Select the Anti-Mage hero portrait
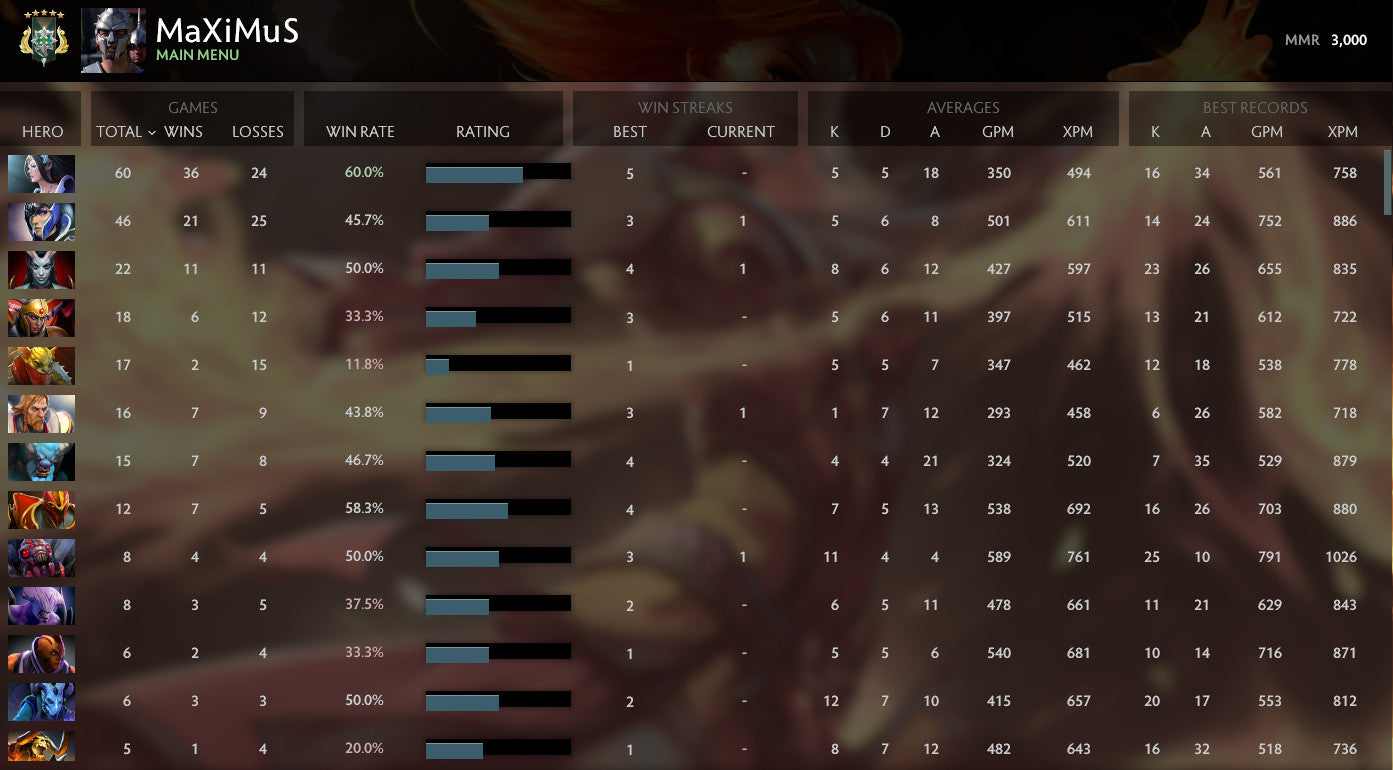1393x770 pixels. [x=41, y=652]
